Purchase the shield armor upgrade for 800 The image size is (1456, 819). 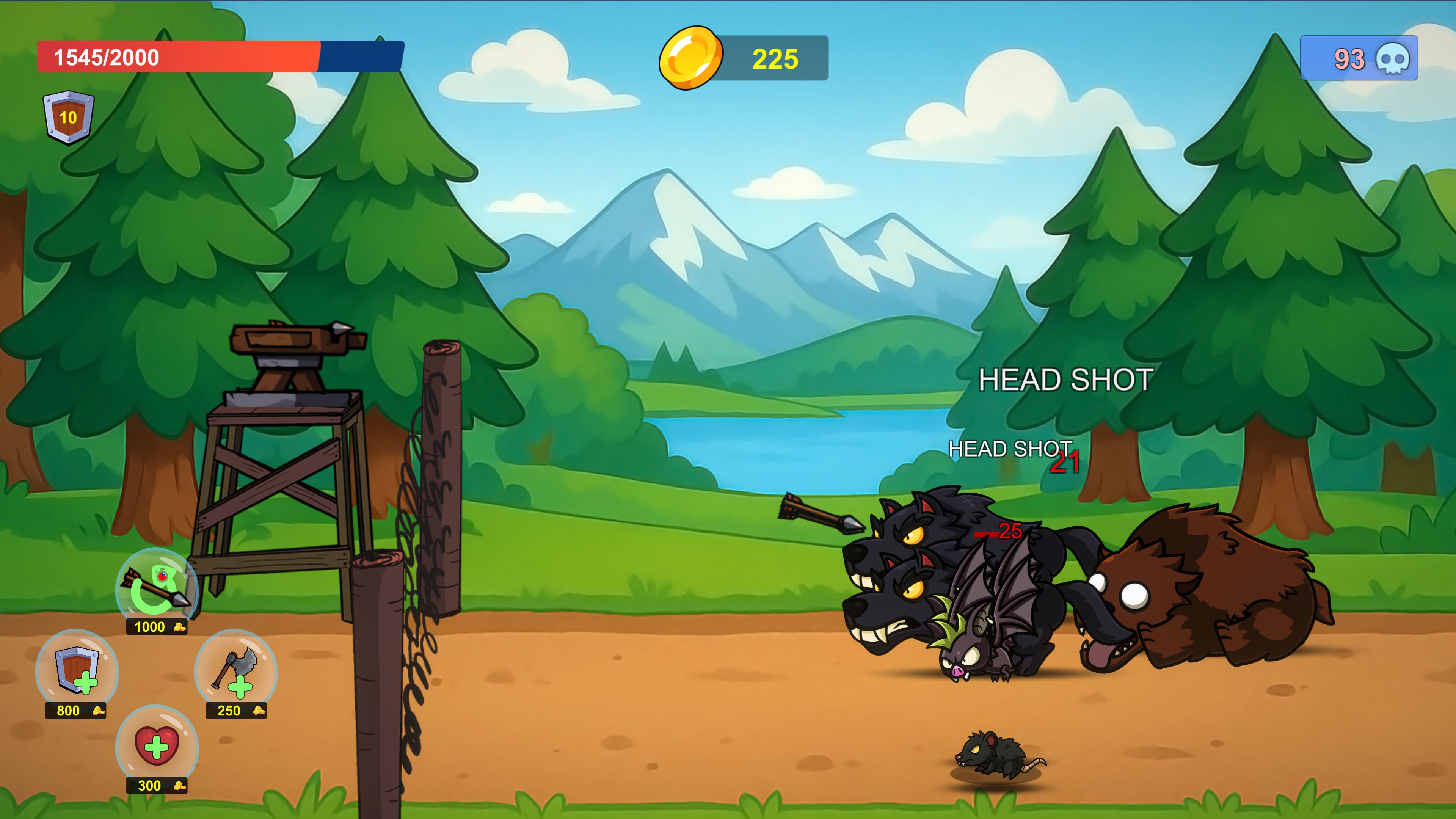77,671
